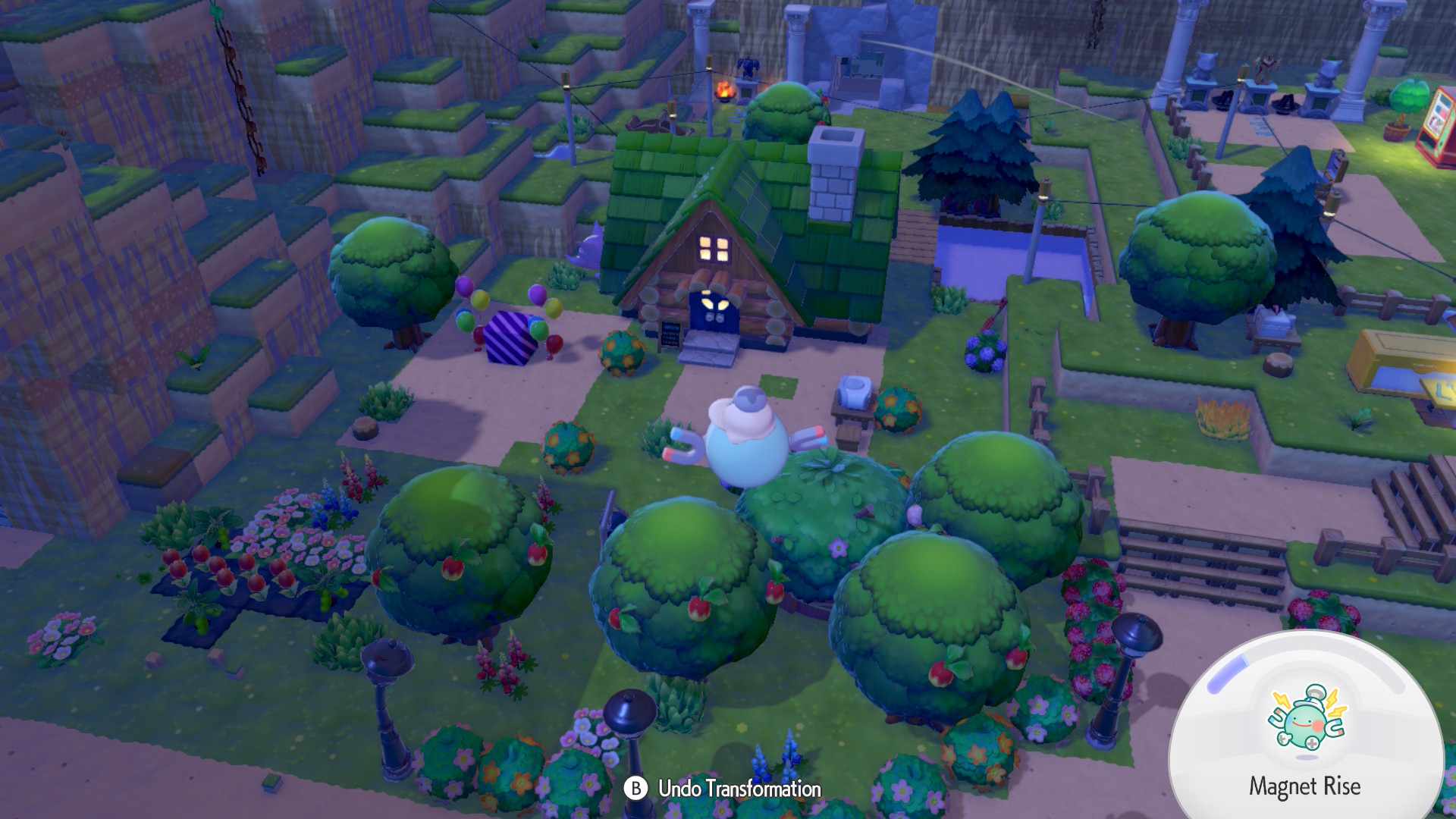Viewport: 1456px width, 819px height.
Task: Click the transformed Magnemite character
Action: [x=747, y=444]
